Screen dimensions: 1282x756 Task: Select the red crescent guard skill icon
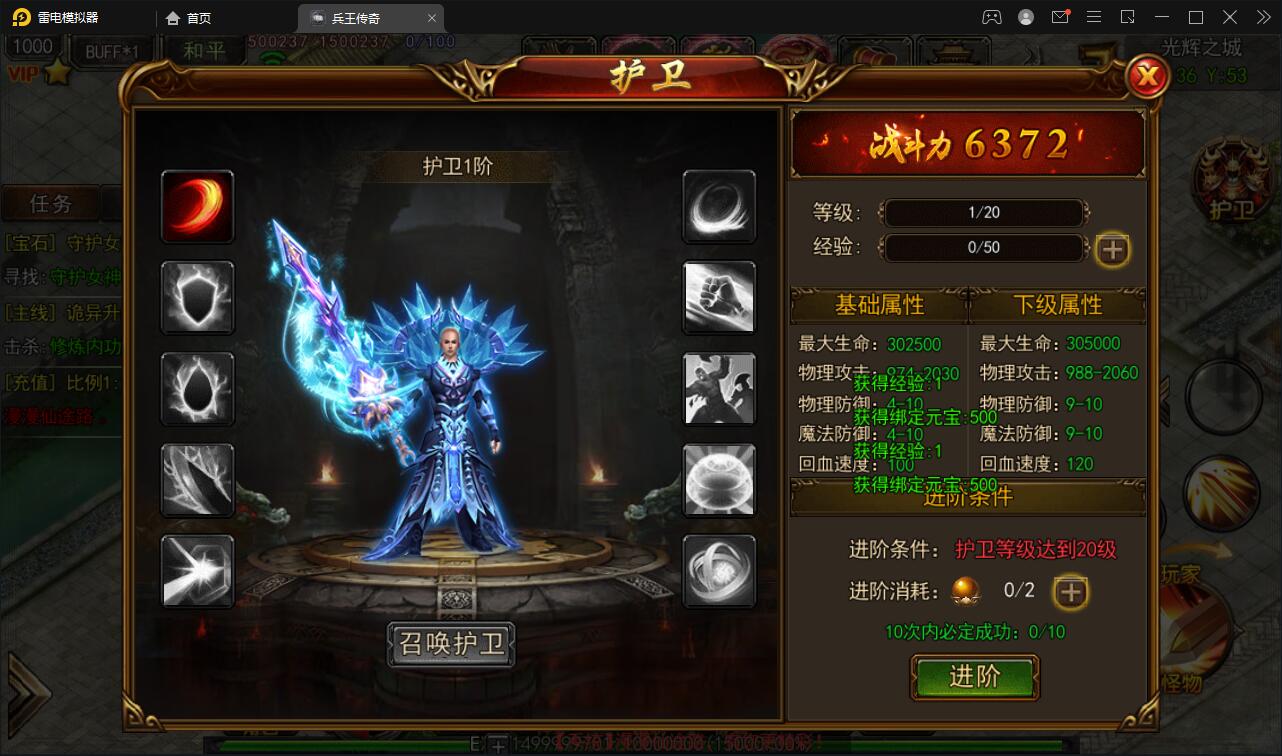click(197, 207)
